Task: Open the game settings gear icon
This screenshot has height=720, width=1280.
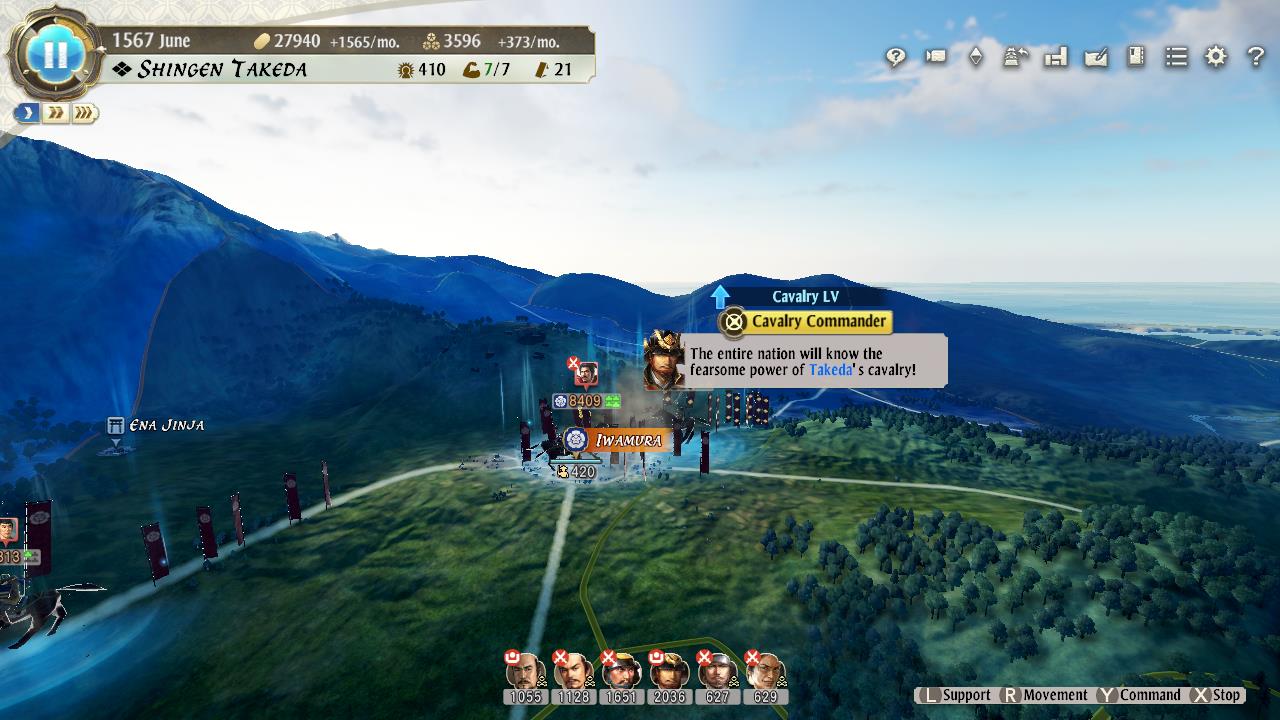Action: click(1215, 57)
